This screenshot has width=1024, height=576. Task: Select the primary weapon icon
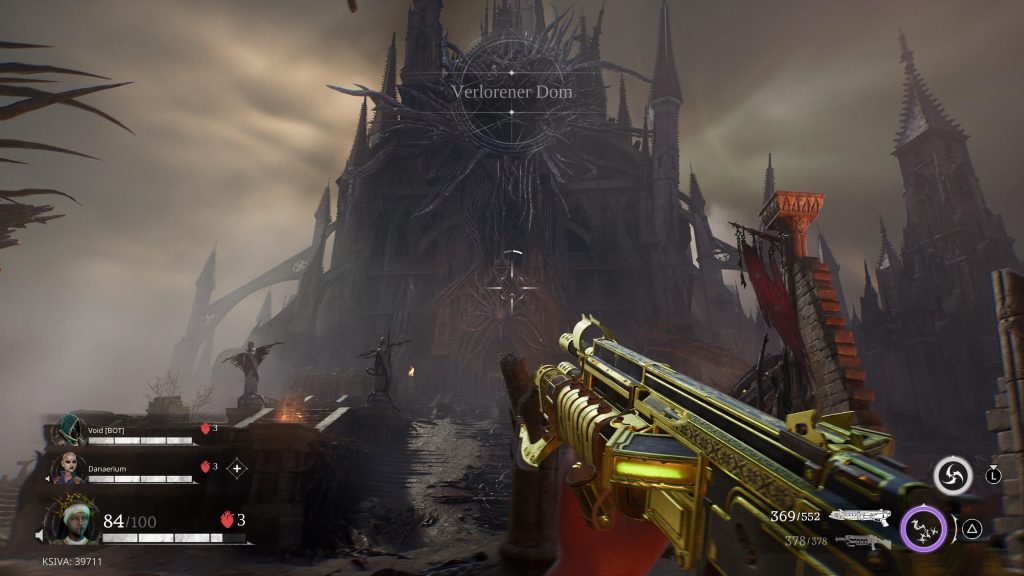tap(859, 516)
